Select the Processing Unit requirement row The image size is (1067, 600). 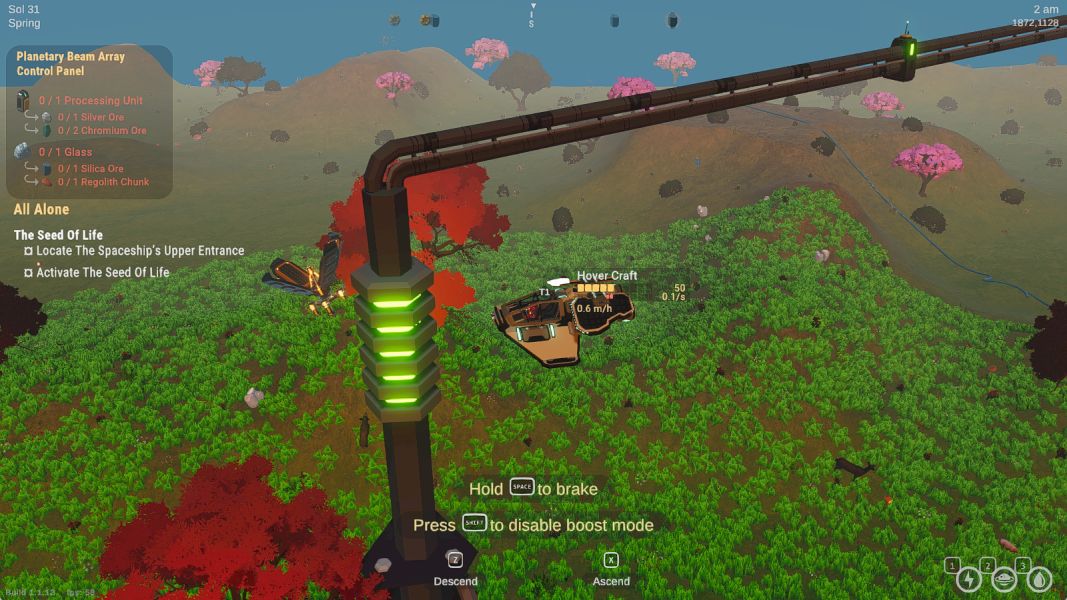pos(90,101)
